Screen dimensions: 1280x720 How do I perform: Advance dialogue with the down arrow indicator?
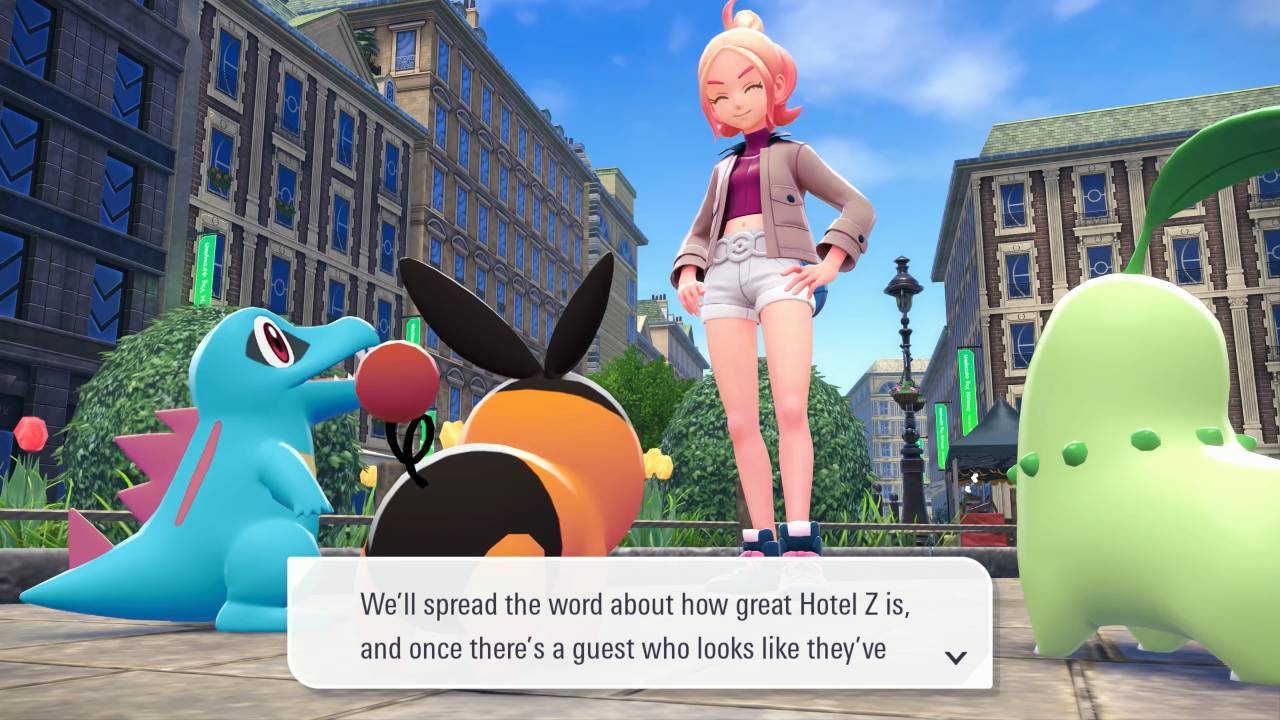pyautogui.click(x=956, y=657)
